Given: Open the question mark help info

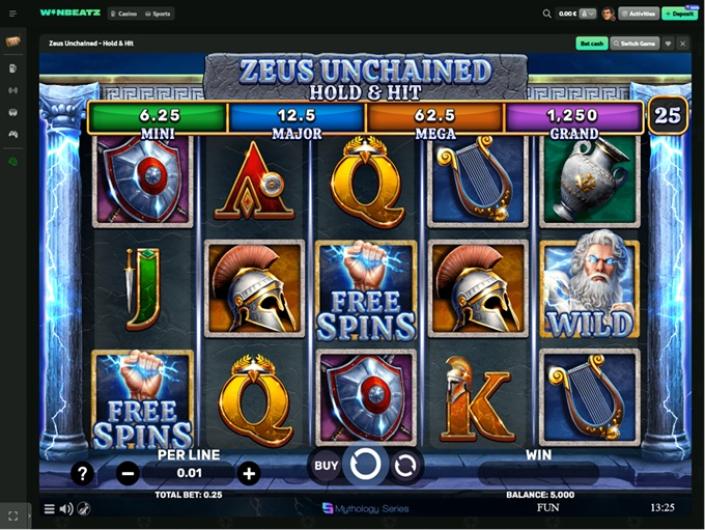Looking at the screenshot, I should pyautogui.click(x=83, y=473).
